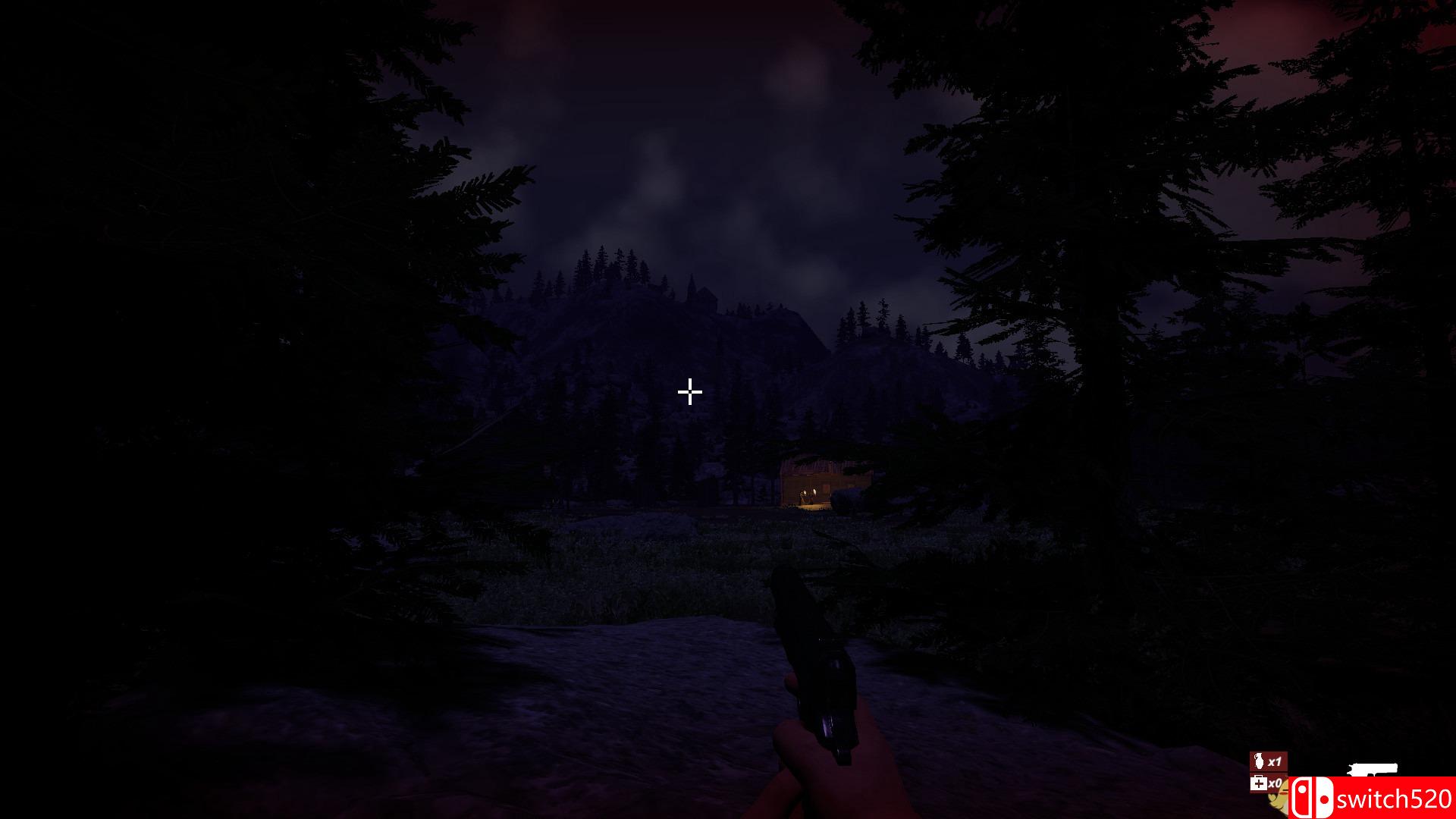
Task: Click the jug symbol inside its HUD slot
Action: 1259,760
